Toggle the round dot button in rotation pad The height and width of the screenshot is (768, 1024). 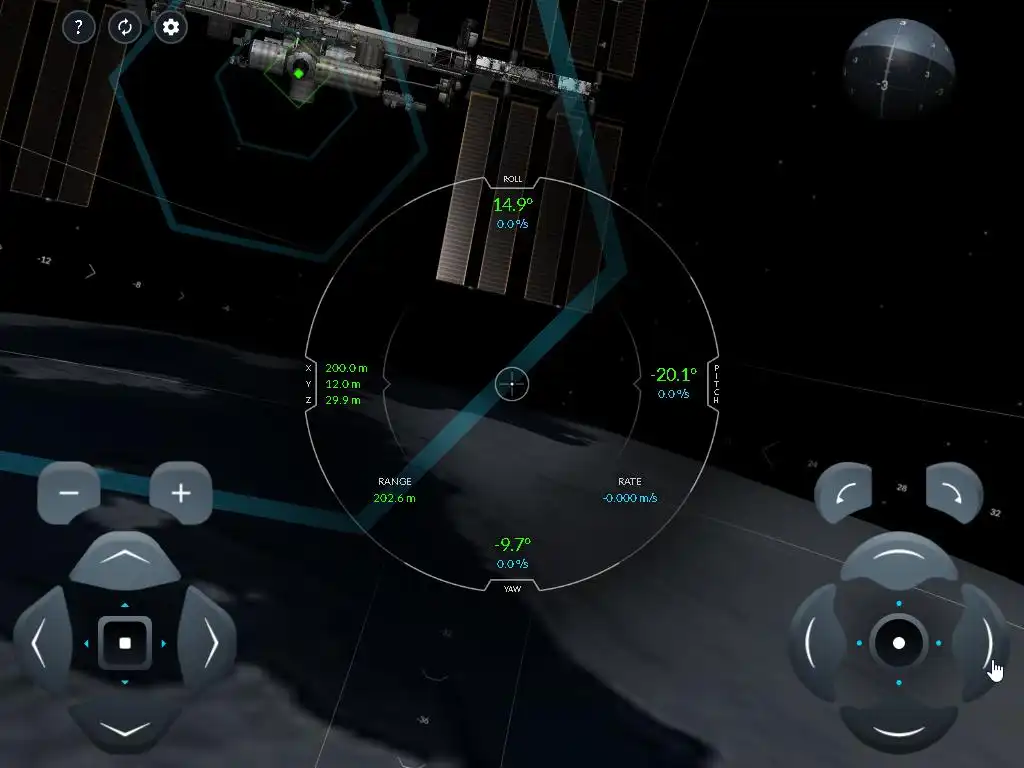coord(898,643)
